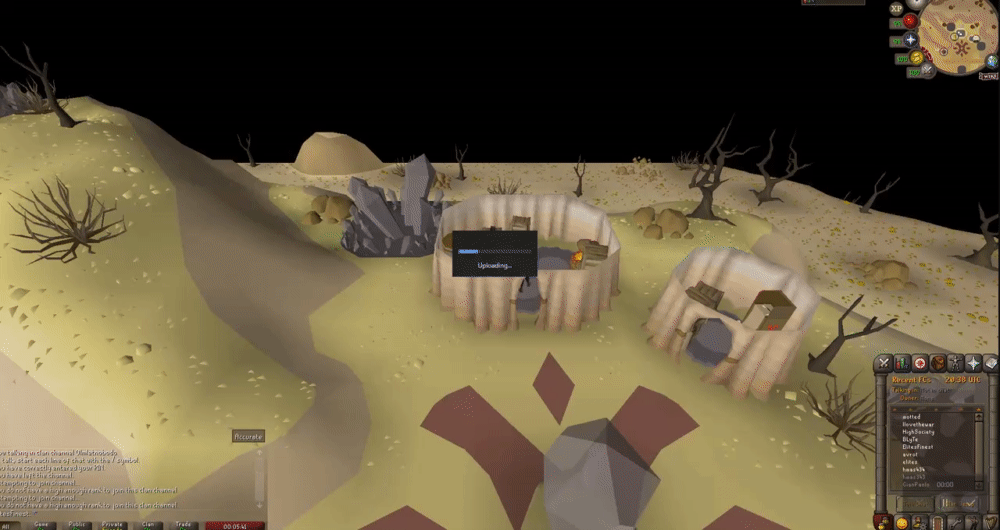Toggle run with the energy orb
The image size is (1000, 530).
(x=917, y=59)
